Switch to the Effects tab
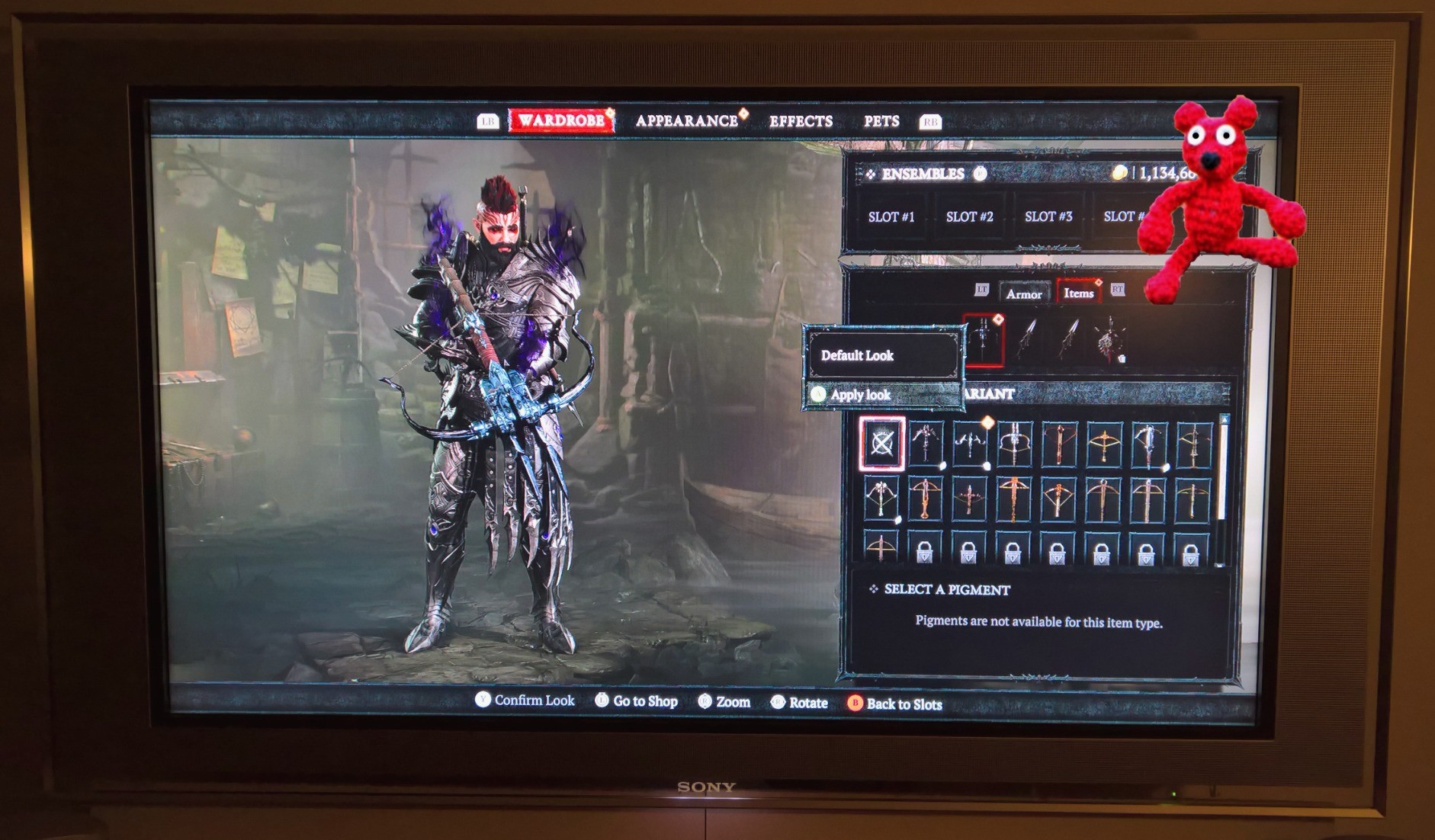1435x840 pixels. [x=800, y=121]
